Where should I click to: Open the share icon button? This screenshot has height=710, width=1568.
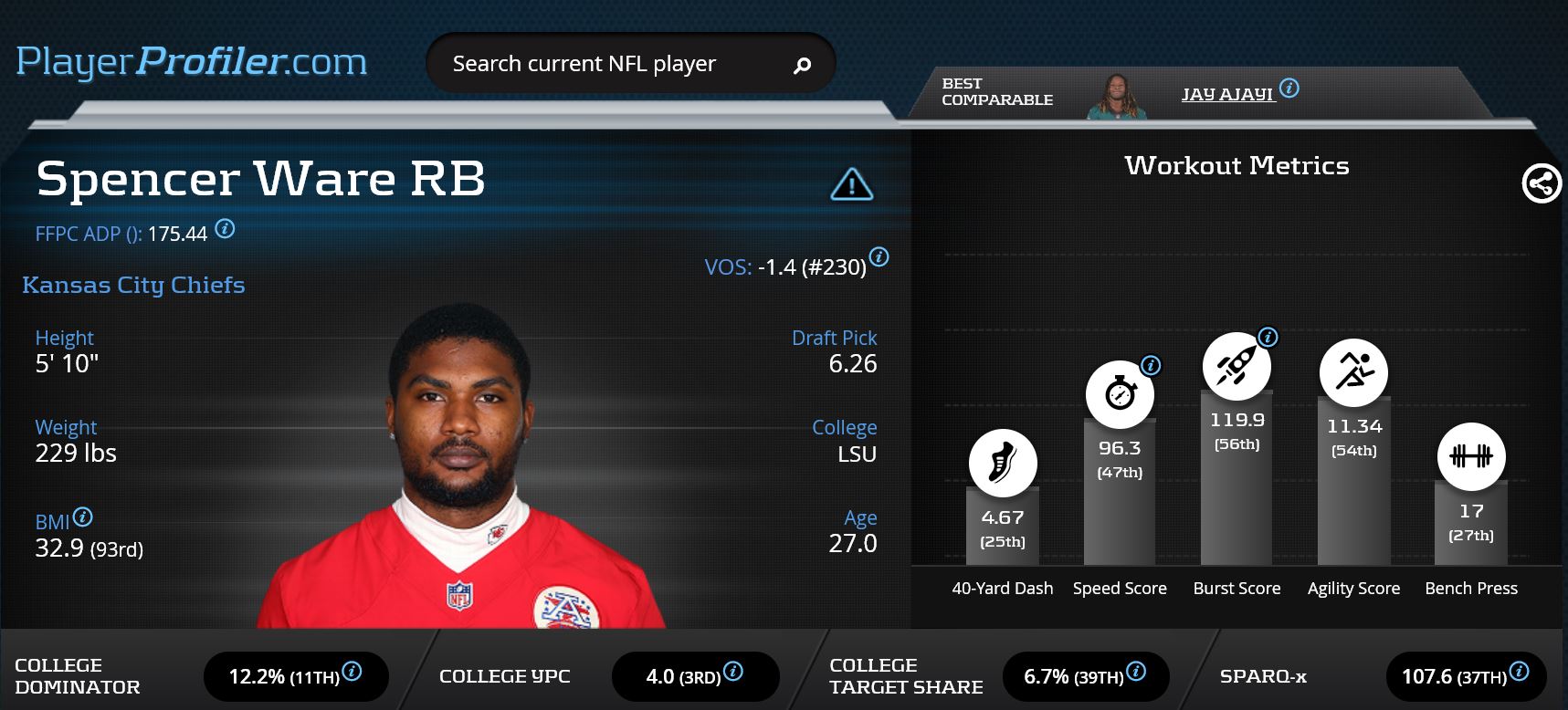coord(1542,183)
